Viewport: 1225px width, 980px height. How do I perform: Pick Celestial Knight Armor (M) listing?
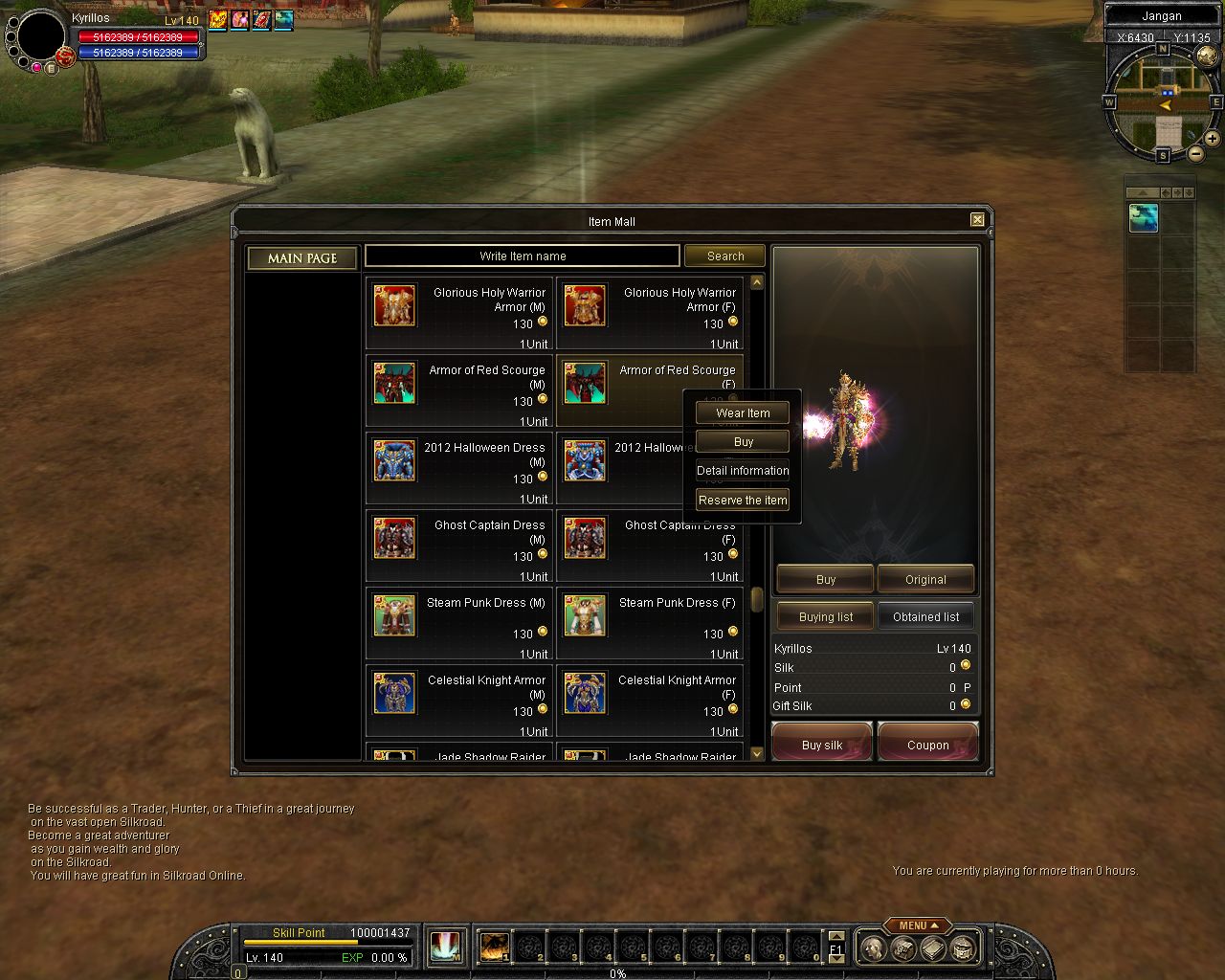pos(459,702)
